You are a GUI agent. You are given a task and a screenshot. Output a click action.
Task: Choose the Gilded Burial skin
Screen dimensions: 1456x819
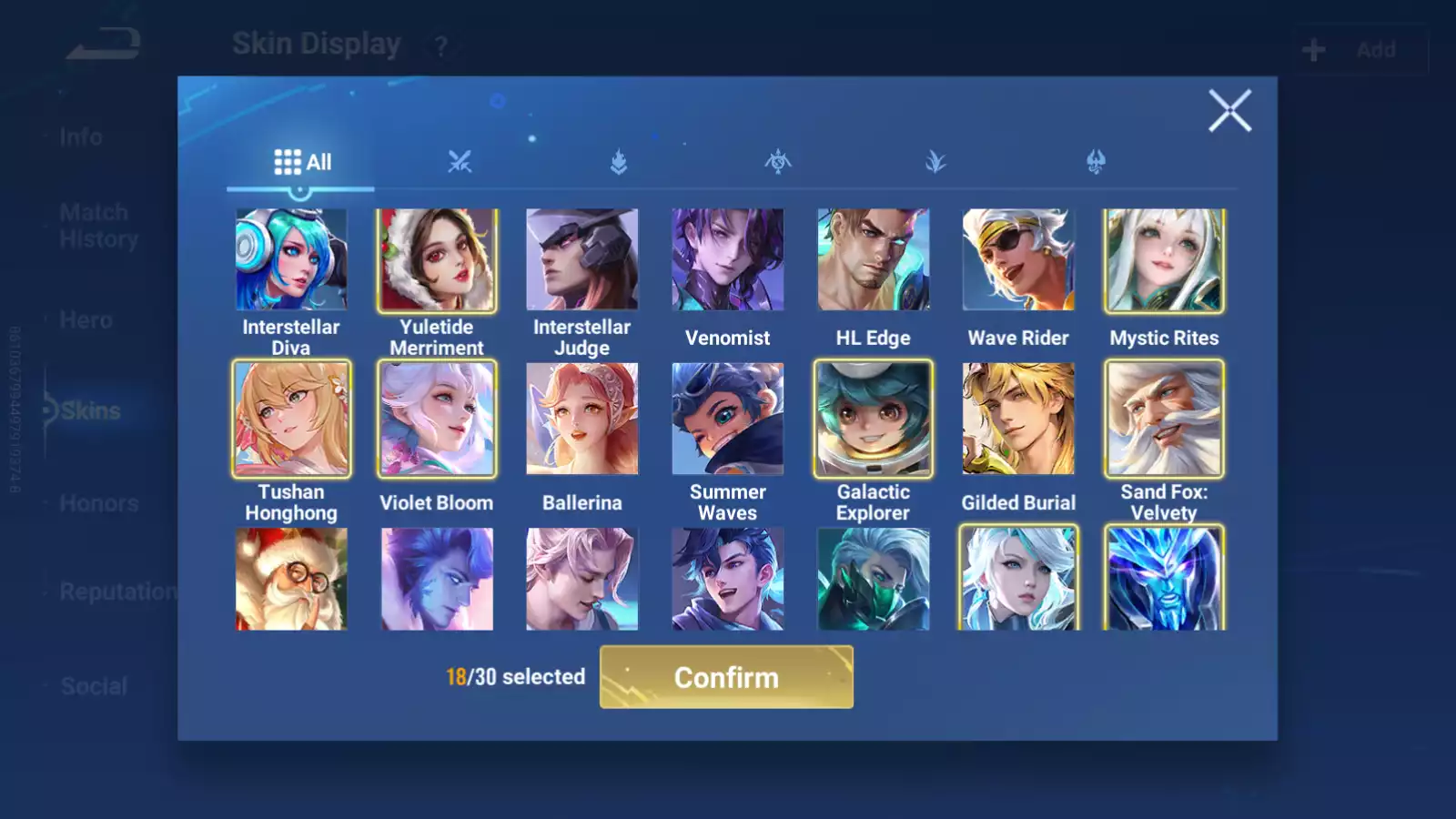pos(1018,419)
